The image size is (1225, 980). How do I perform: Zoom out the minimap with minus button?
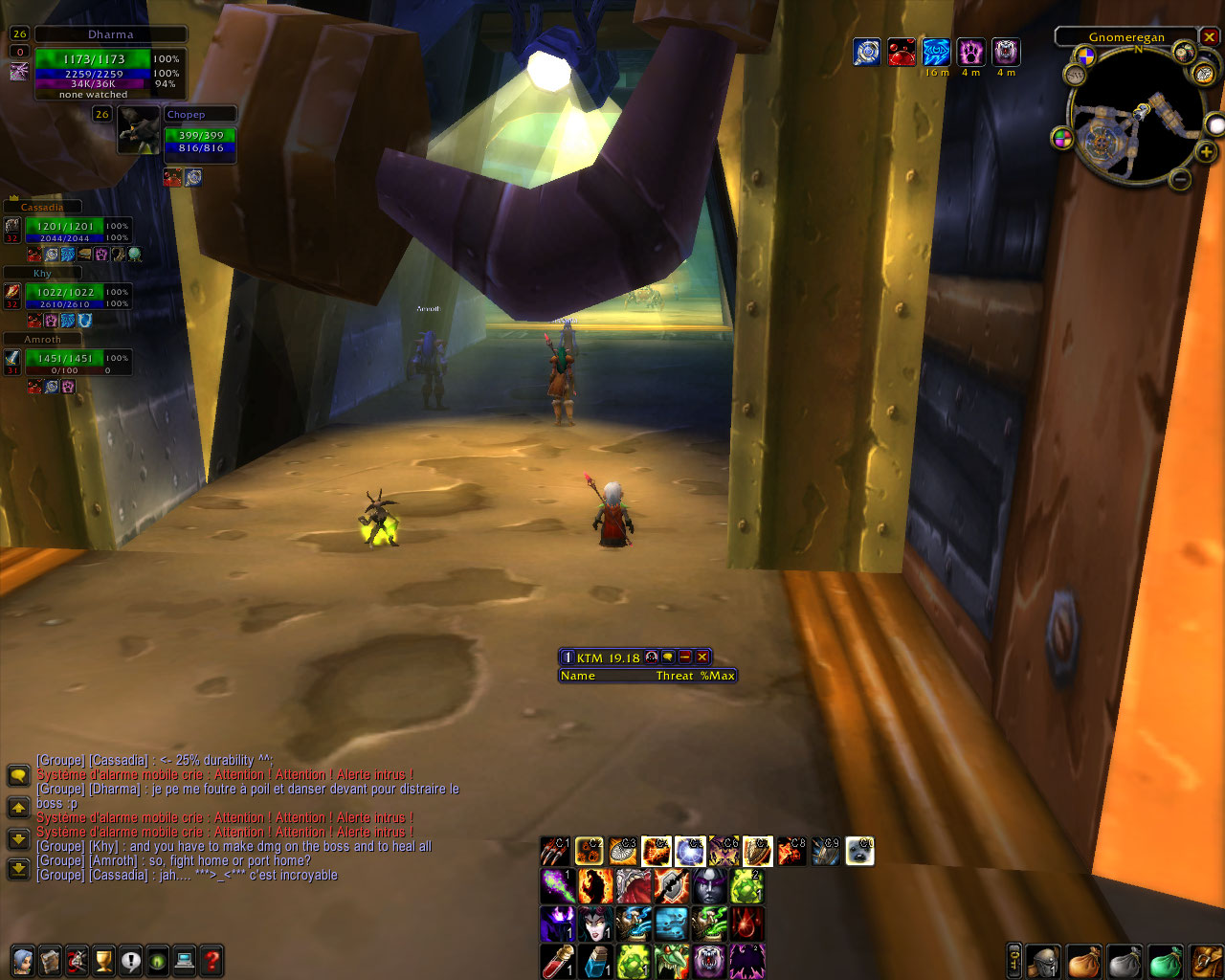coord(1181,179)
